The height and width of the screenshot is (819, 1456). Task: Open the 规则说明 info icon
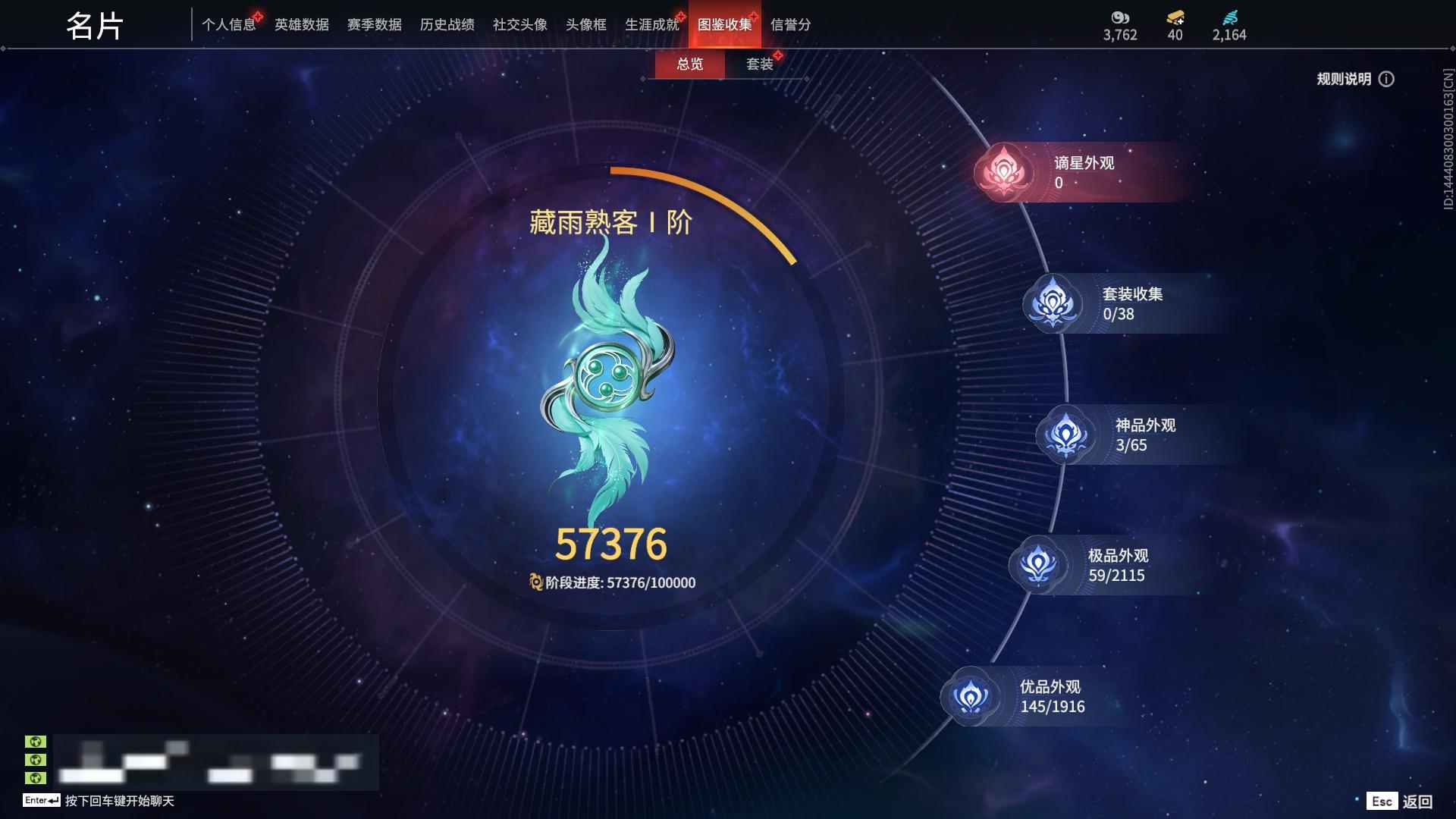click(1388, 79)
